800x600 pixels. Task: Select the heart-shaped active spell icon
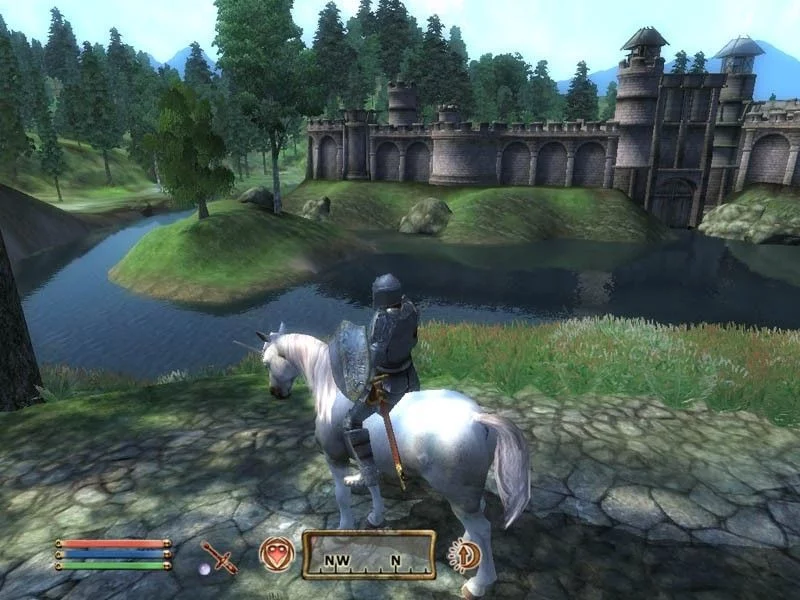point(276,554)
